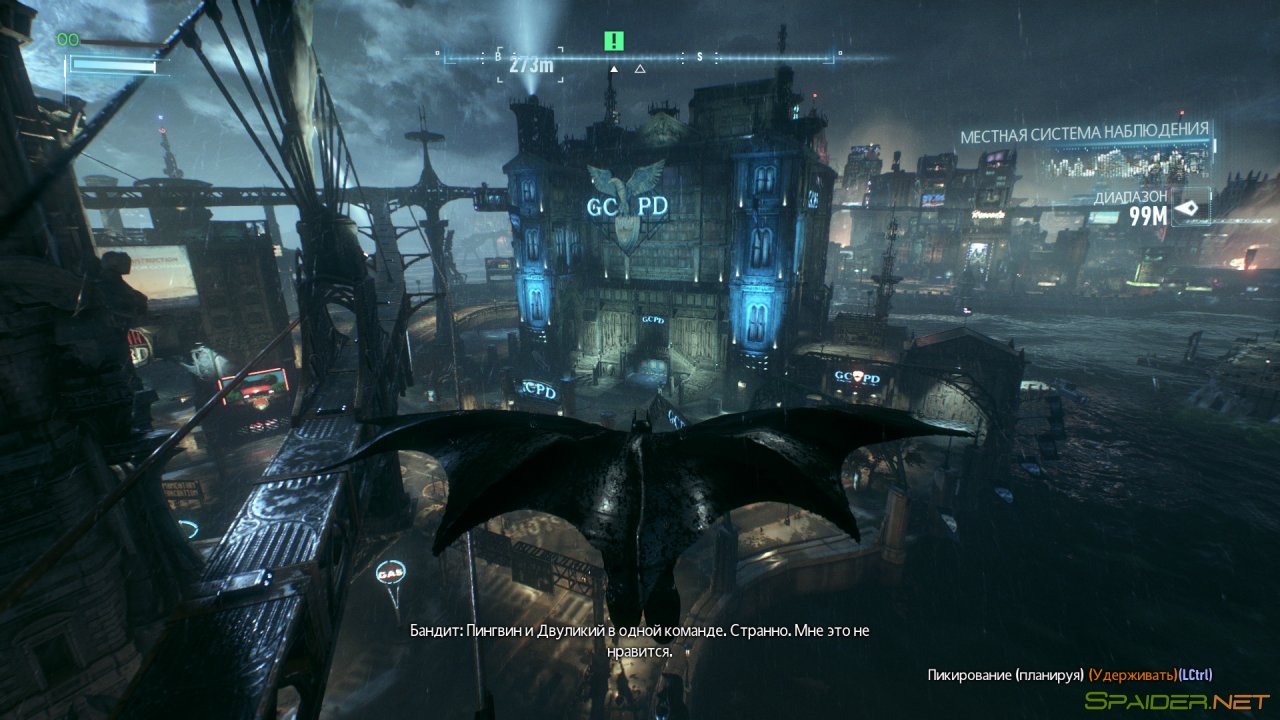Screen dimensions: 1280x720
Task: Select the hollow triangle marker on the compass
Action: (638, 71)
